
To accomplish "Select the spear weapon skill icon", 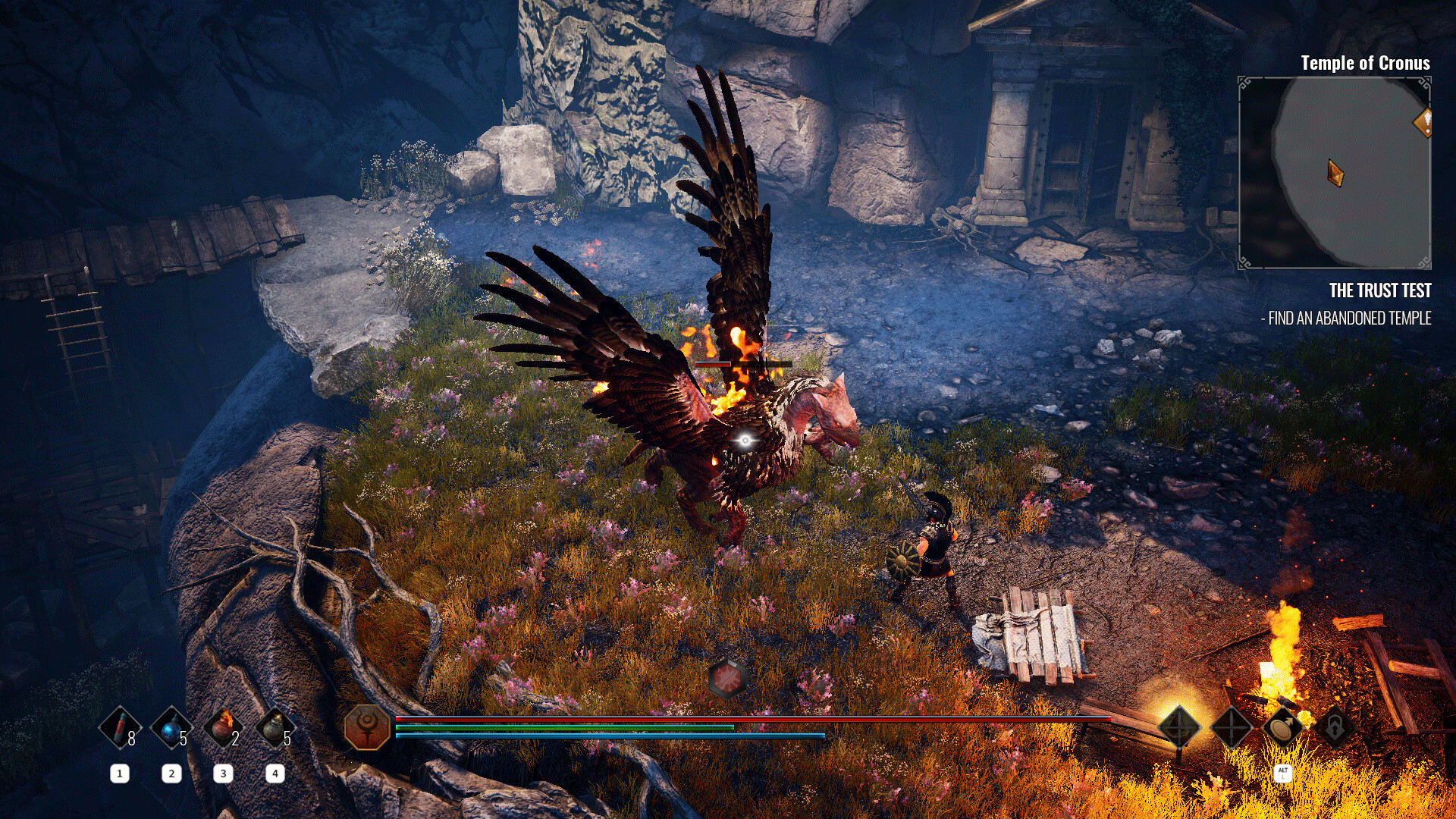I will [x=1231, y=727].
